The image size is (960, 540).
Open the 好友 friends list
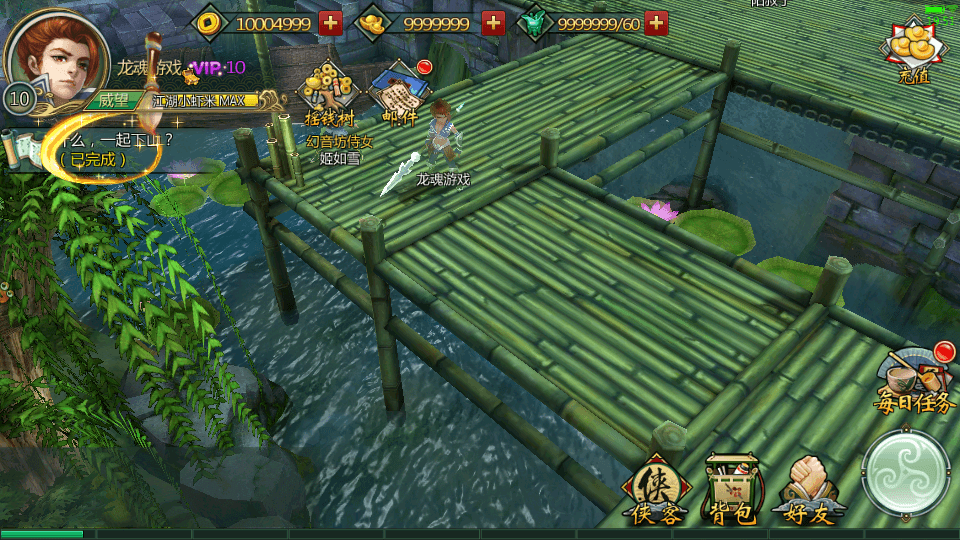(x=810, y=489)
